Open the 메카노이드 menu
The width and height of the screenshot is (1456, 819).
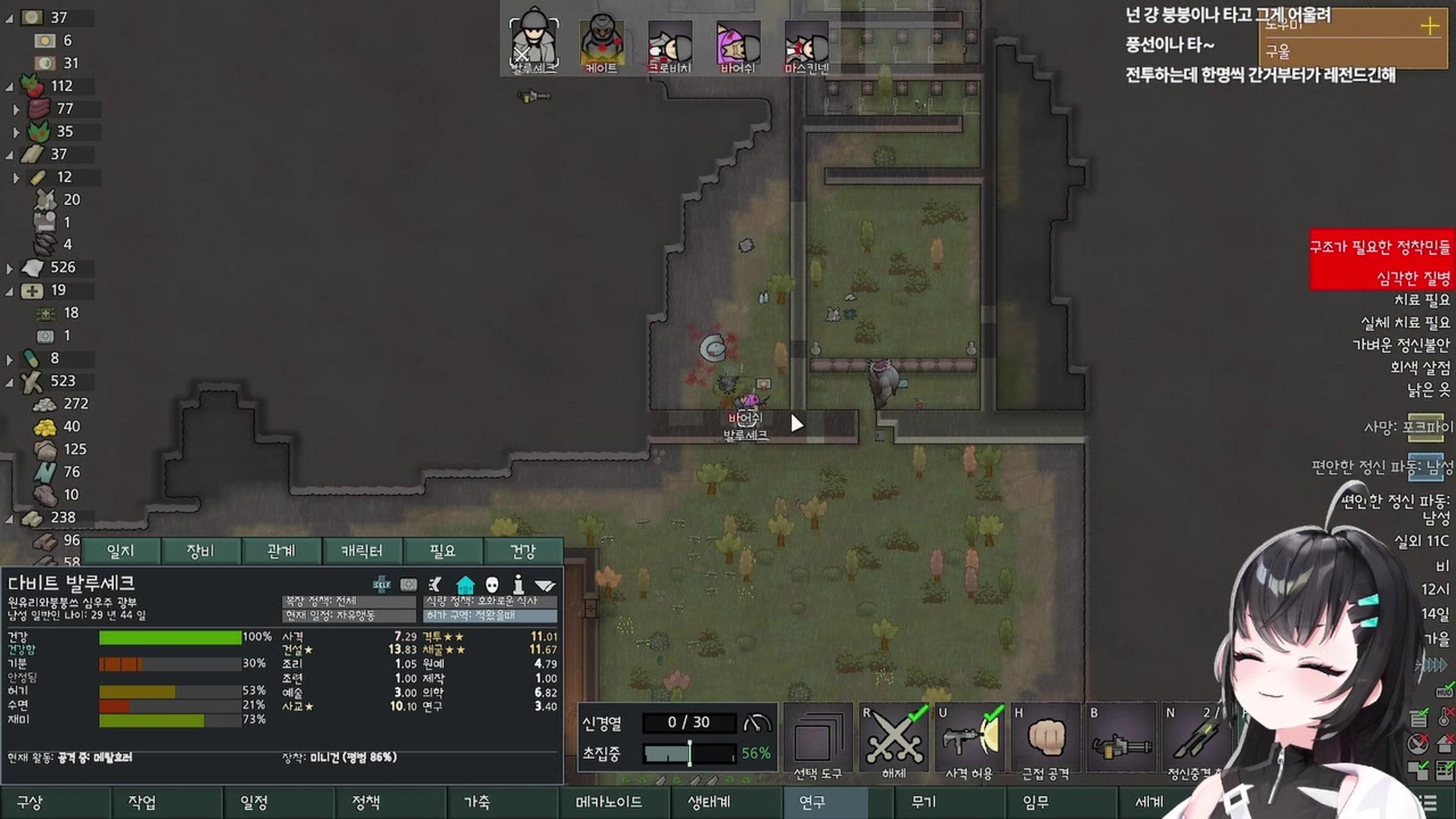[608, 802]
